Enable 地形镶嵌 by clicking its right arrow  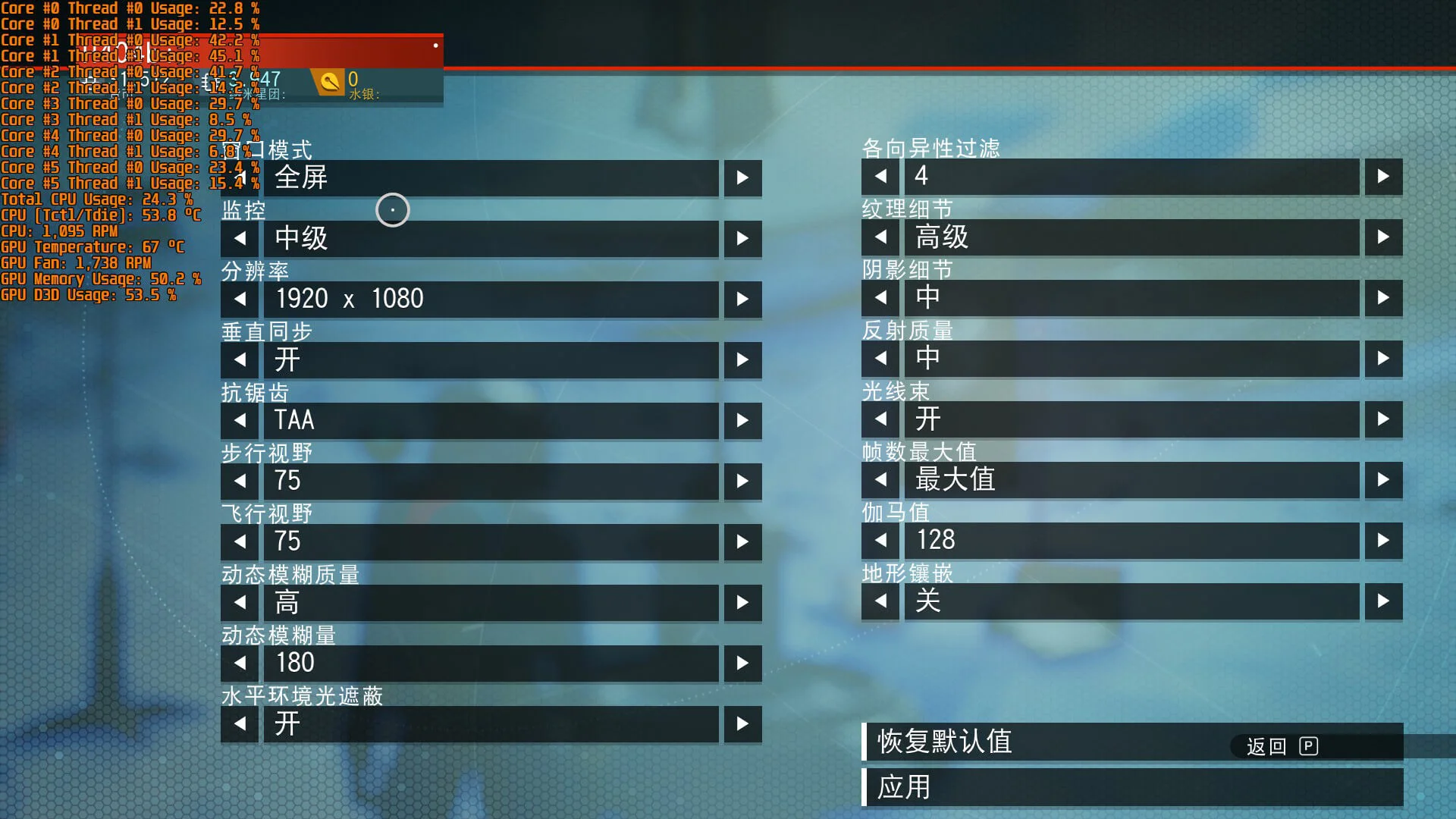[x=1382, y=601]
